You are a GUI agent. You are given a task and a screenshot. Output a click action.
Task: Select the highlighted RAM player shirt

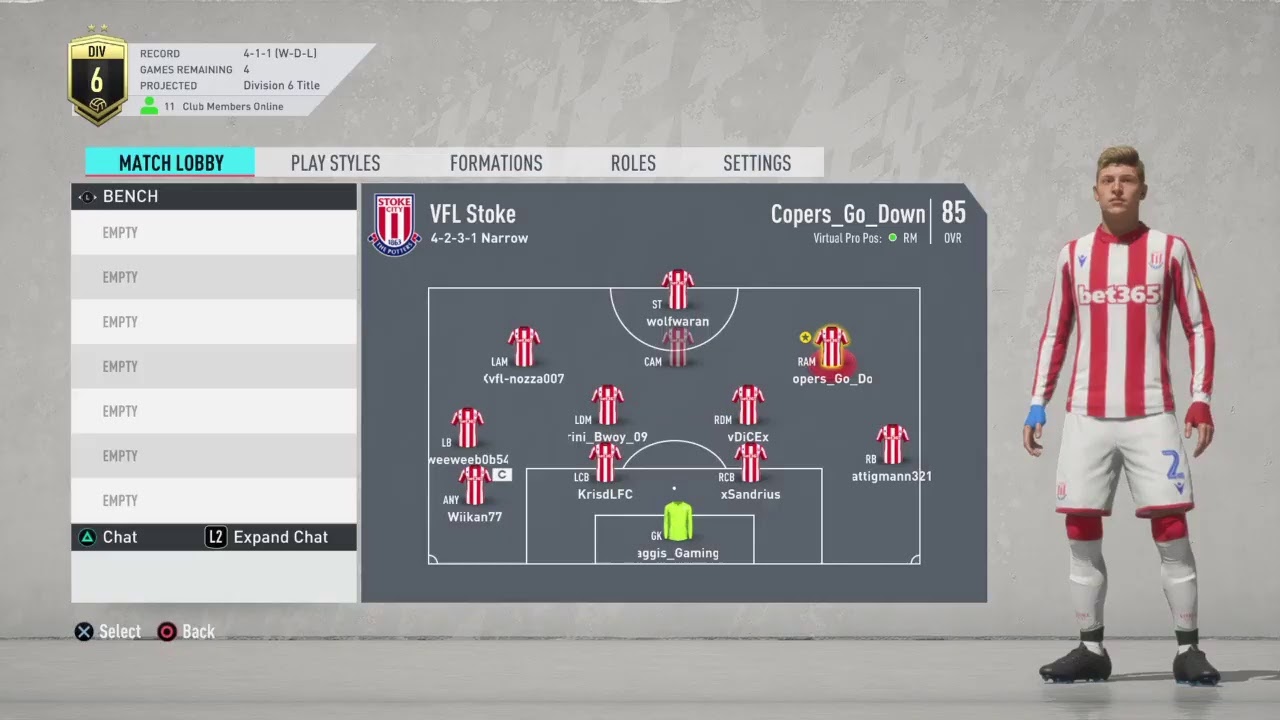point(831,347)
